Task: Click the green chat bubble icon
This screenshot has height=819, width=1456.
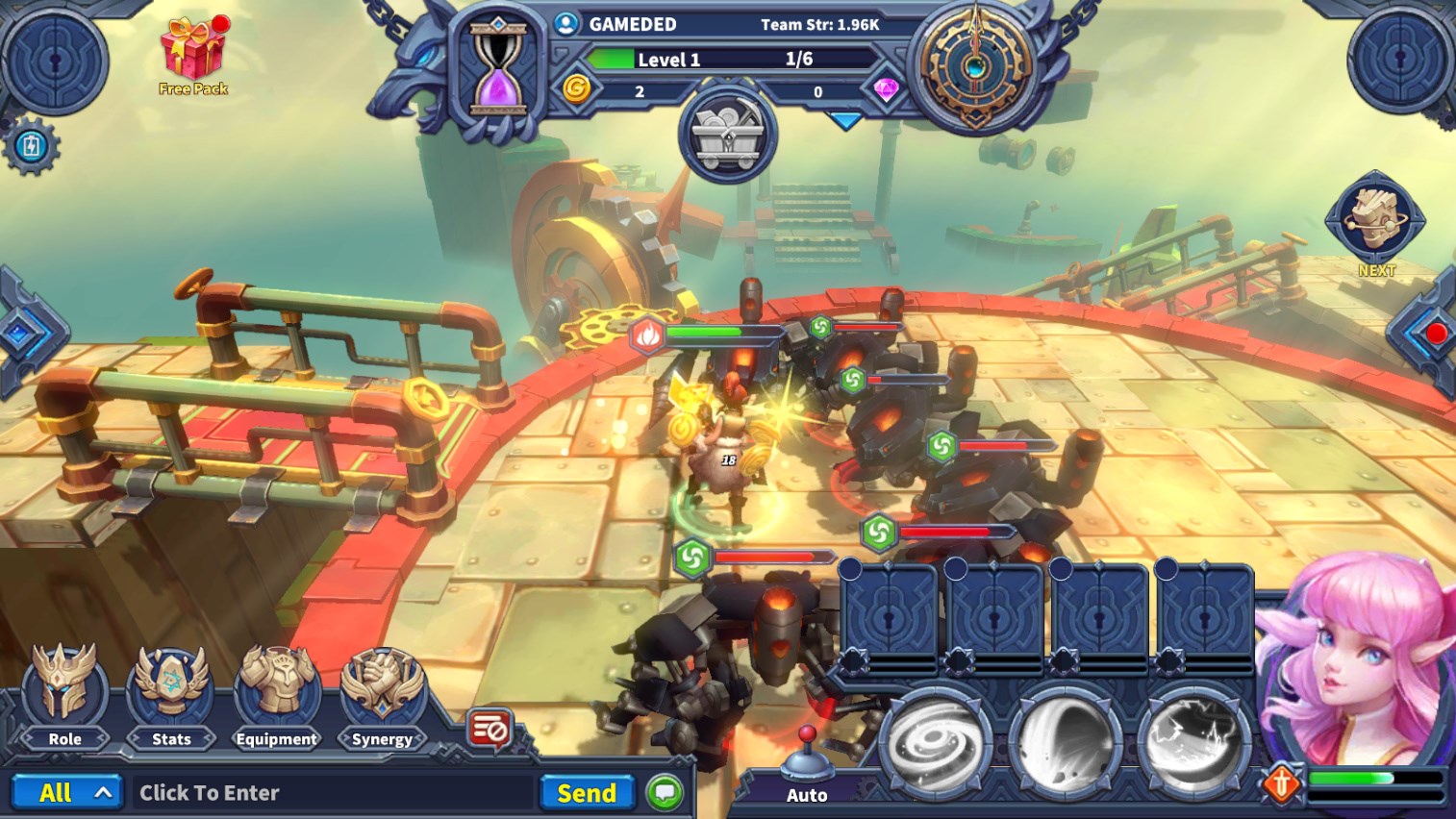Action: [x=665, y=793]
